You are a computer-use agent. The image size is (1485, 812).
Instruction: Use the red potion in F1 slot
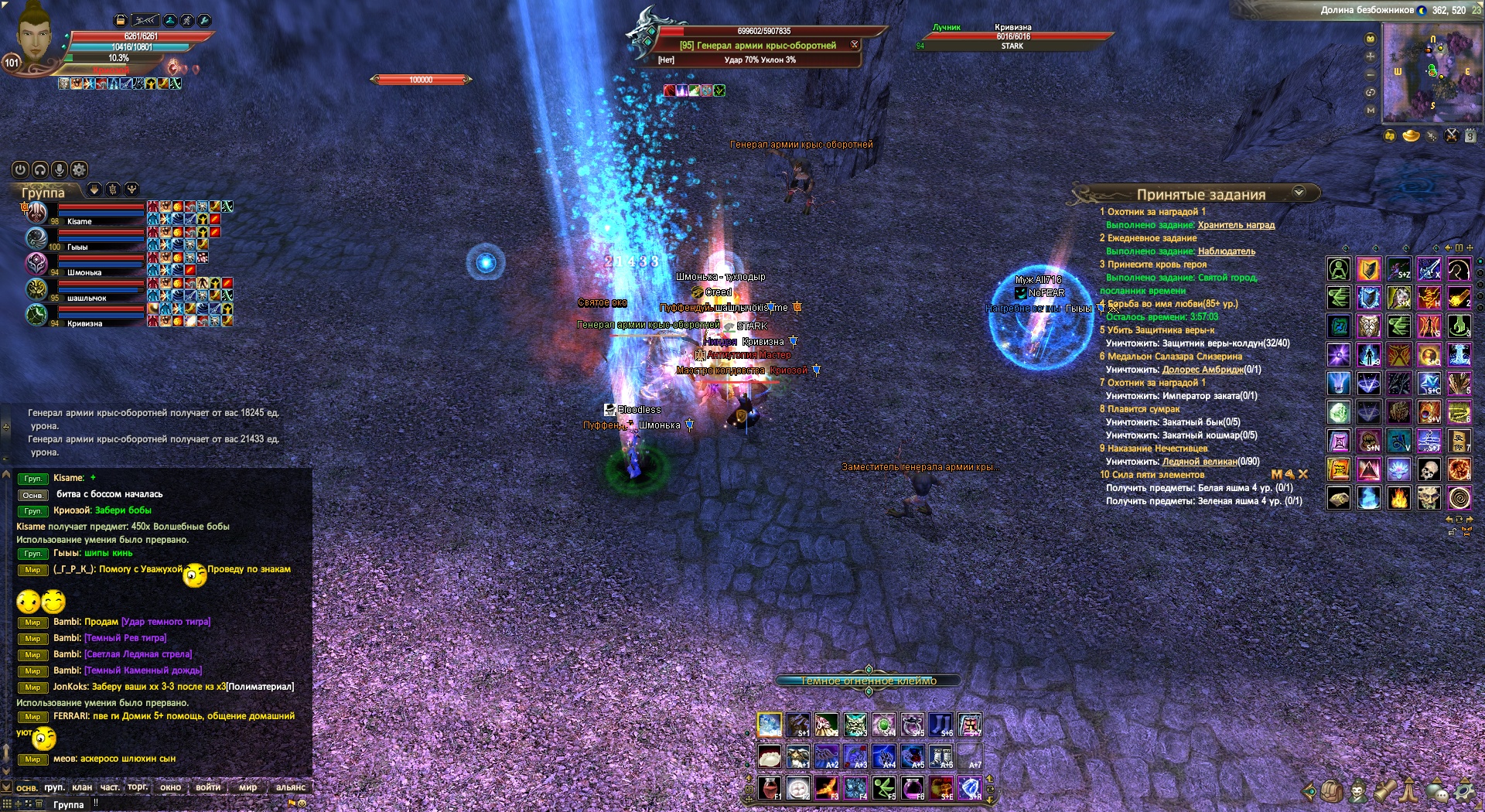(769, 788)
